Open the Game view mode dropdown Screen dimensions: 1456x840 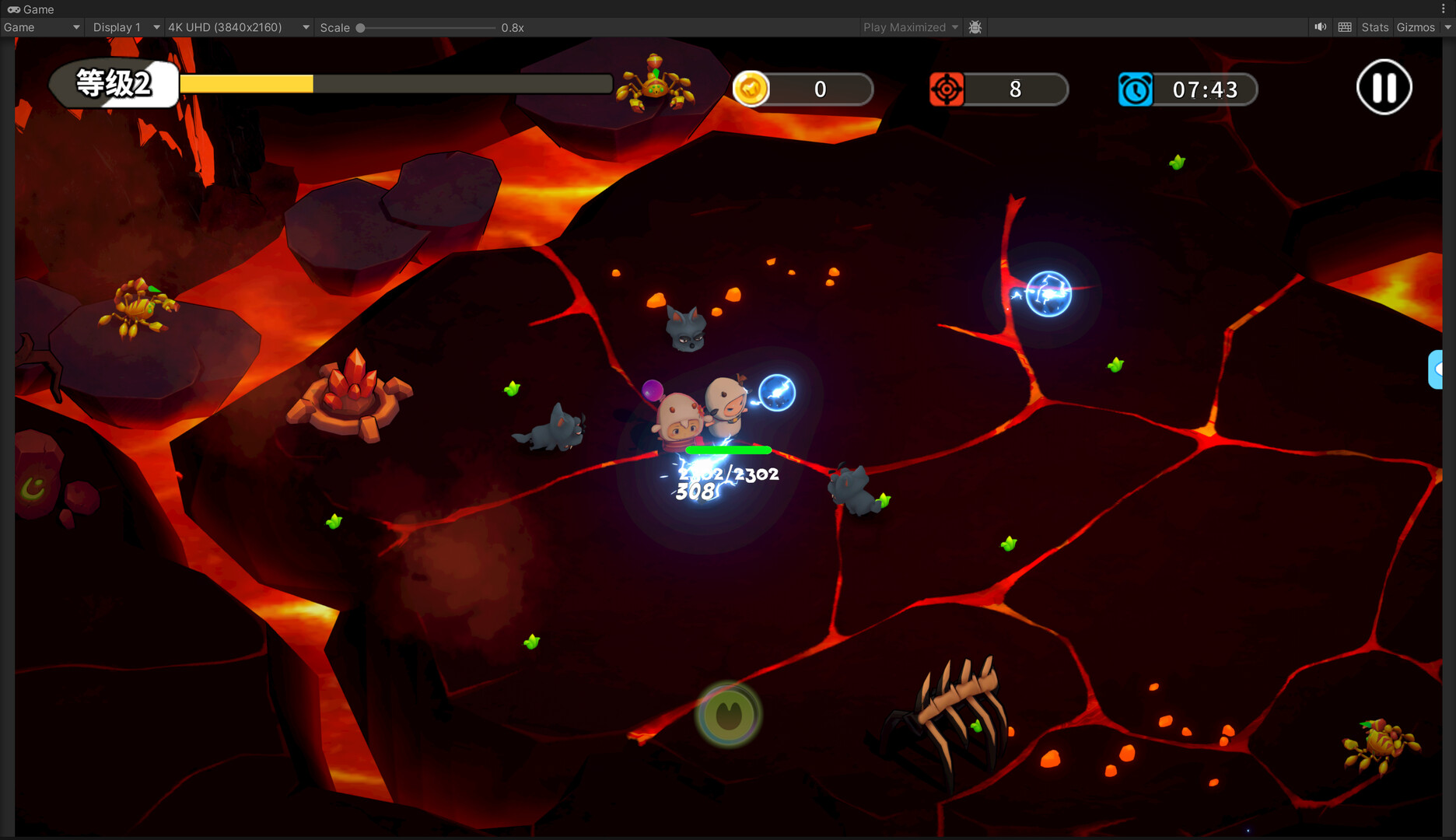click(41, 27)
